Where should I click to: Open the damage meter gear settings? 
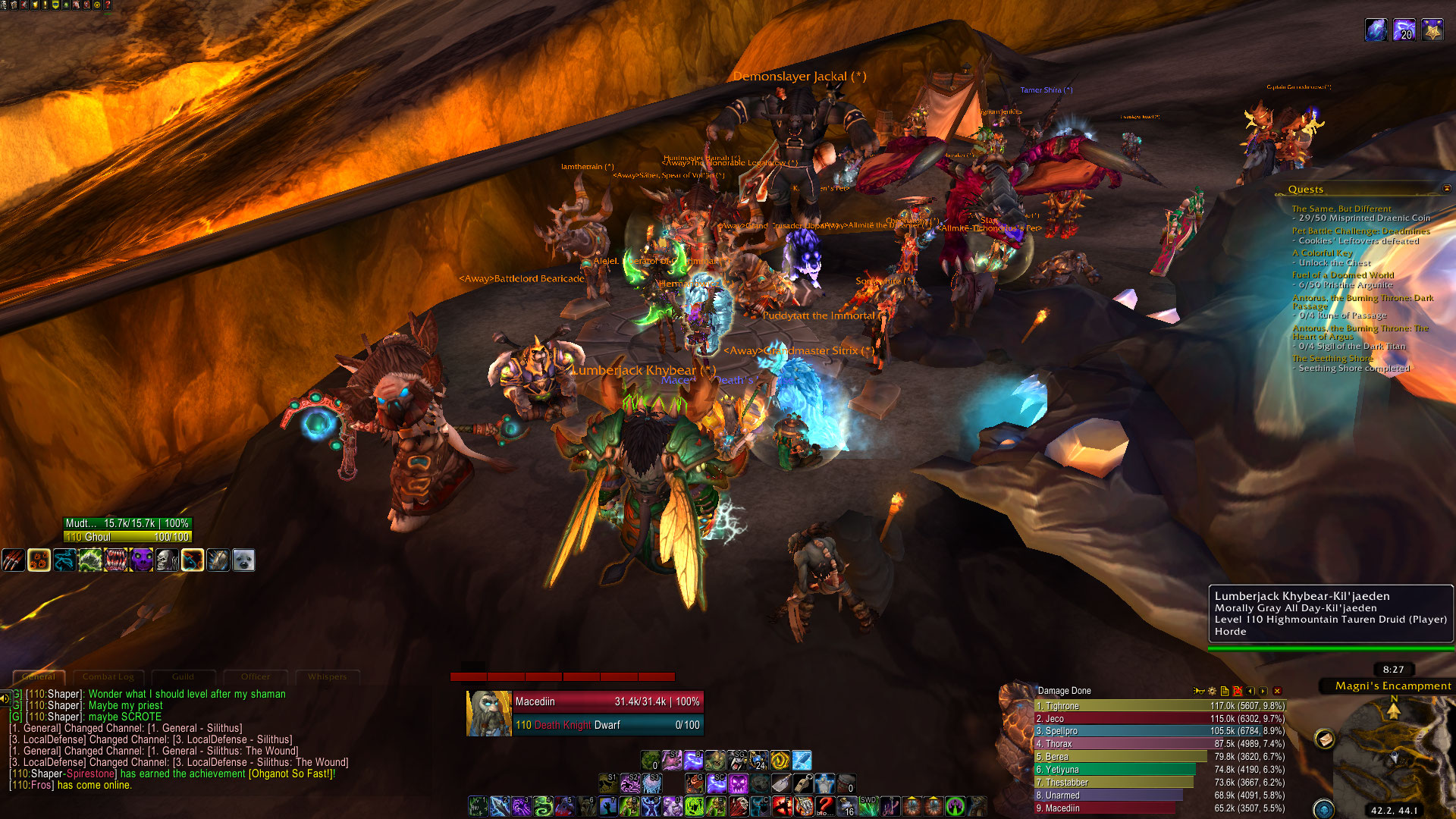pos(1212,691)
